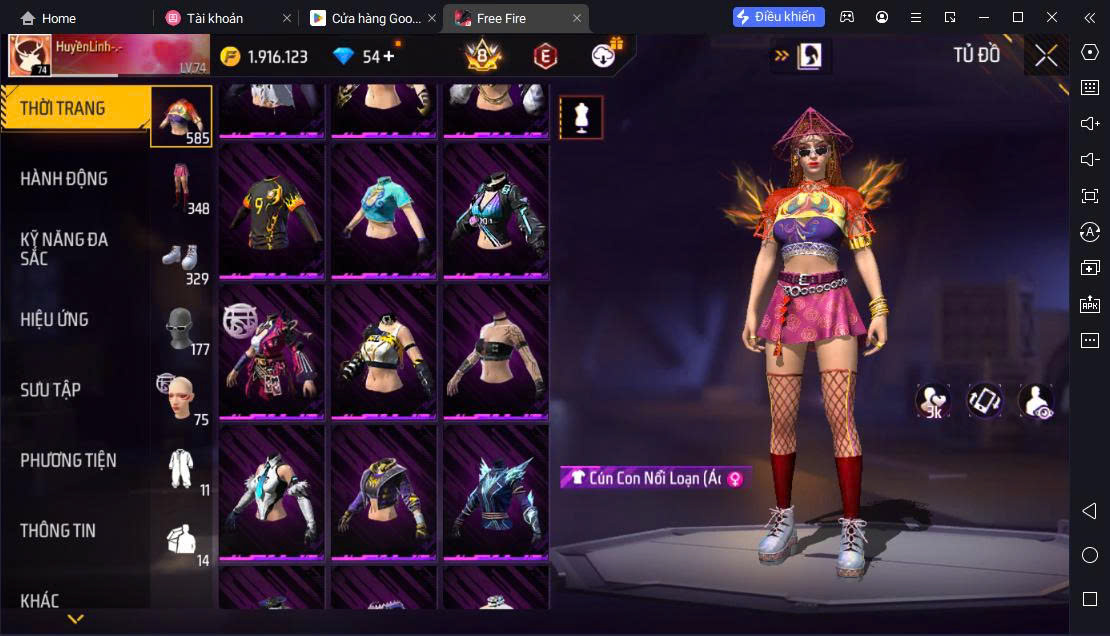Choose the cyan crop top outfit
This screenshot has height=636, width=1110.
pos(384,210)
